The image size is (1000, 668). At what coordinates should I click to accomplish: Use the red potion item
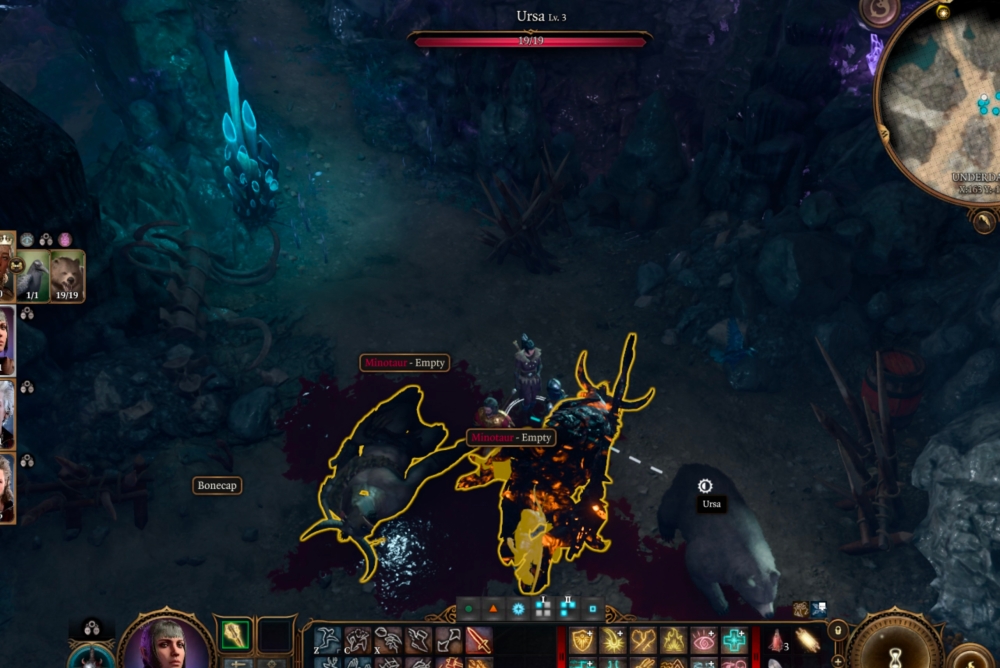click(x=776, y=641)
